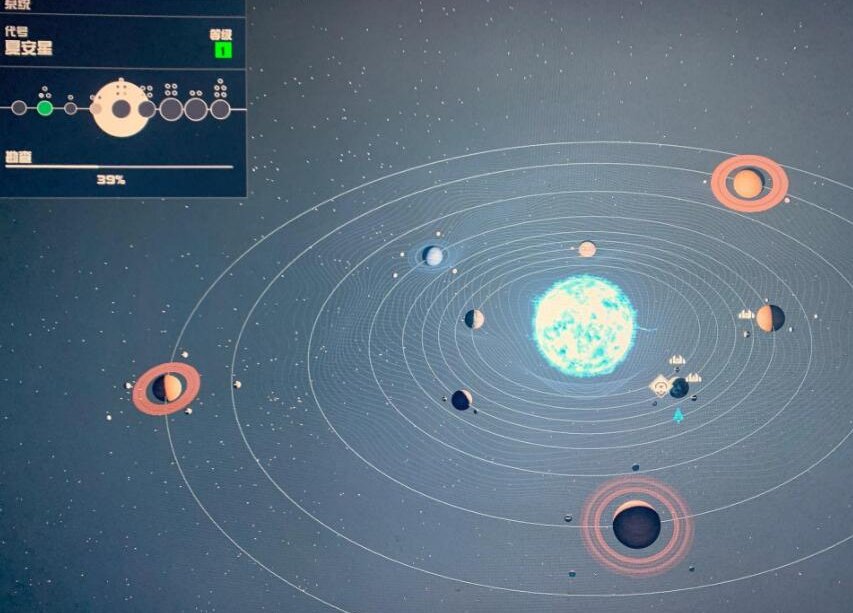Select the dark gas giant with wide concentric rings
The image size is (853, 613).
click(636, 525)
